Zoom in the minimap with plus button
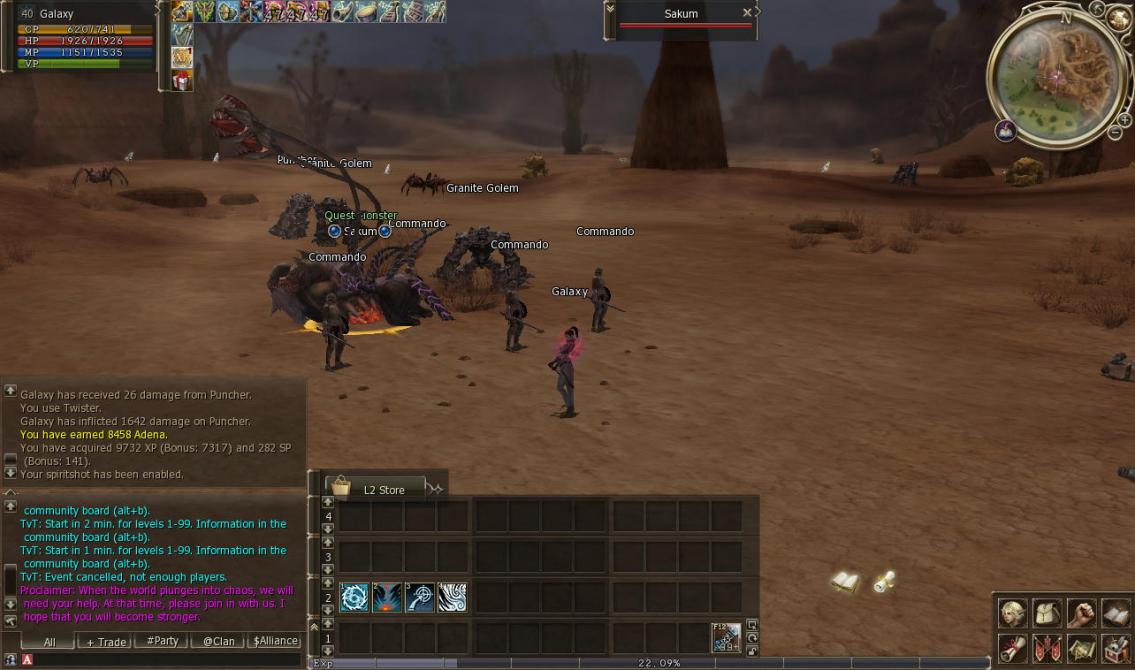This screenshot has height=670, width=1135. click(x=1125, y=119)
